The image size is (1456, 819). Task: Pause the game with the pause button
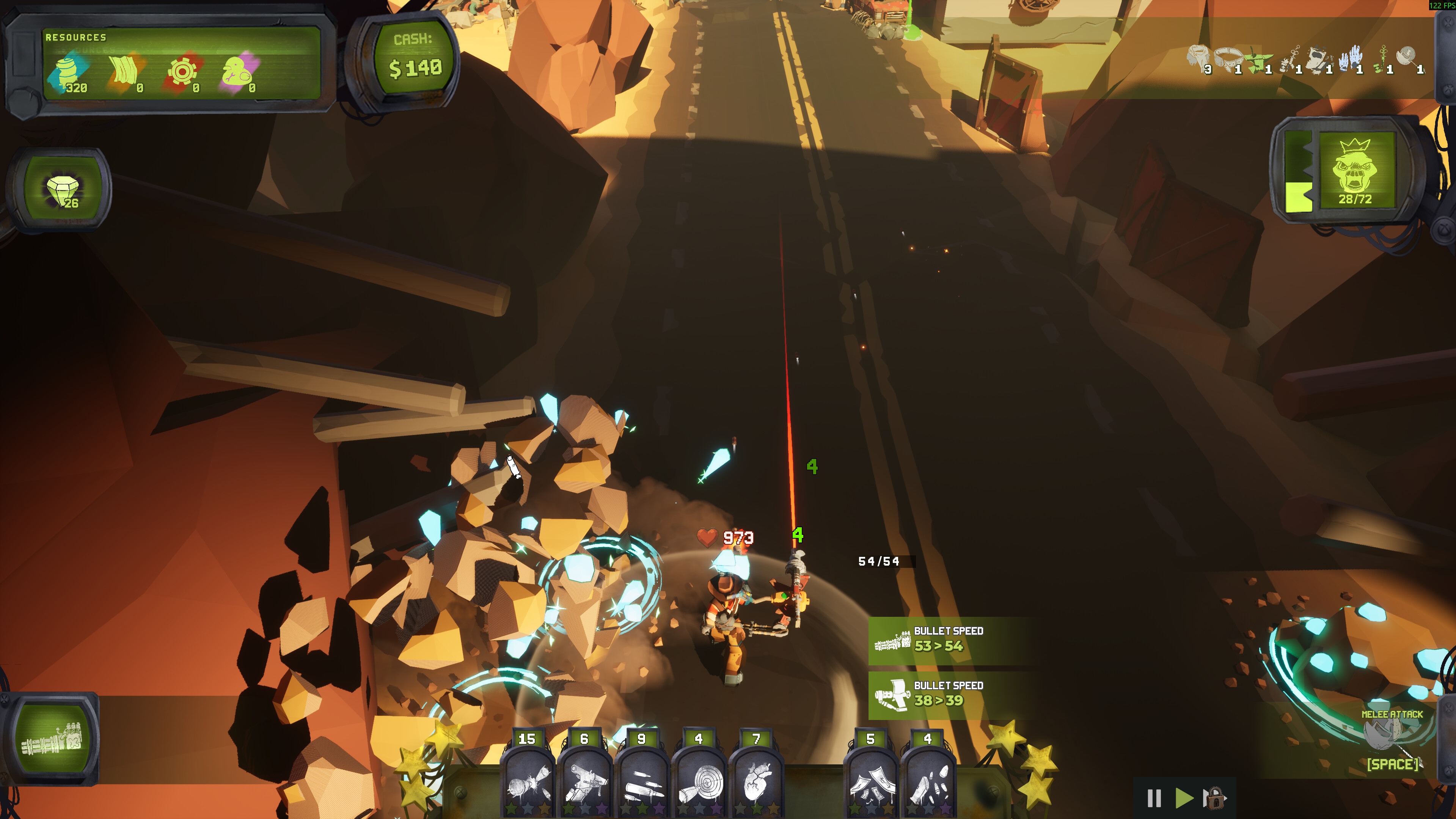point(1154,798)
